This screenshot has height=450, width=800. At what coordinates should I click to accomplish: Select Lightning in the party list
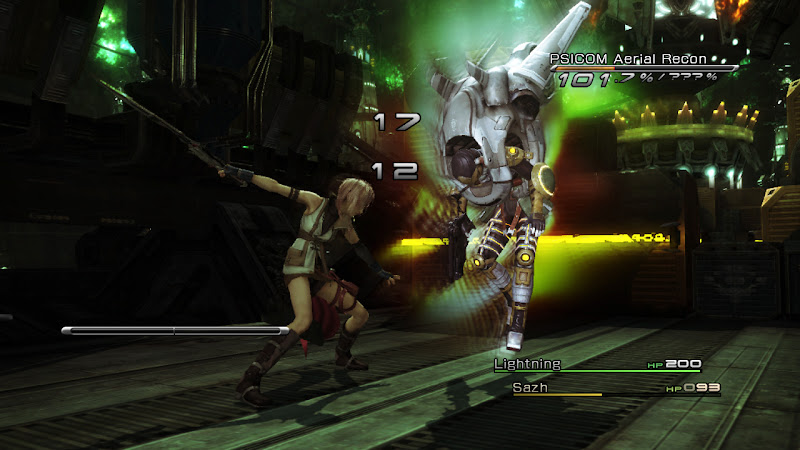[x=528, y=364]
